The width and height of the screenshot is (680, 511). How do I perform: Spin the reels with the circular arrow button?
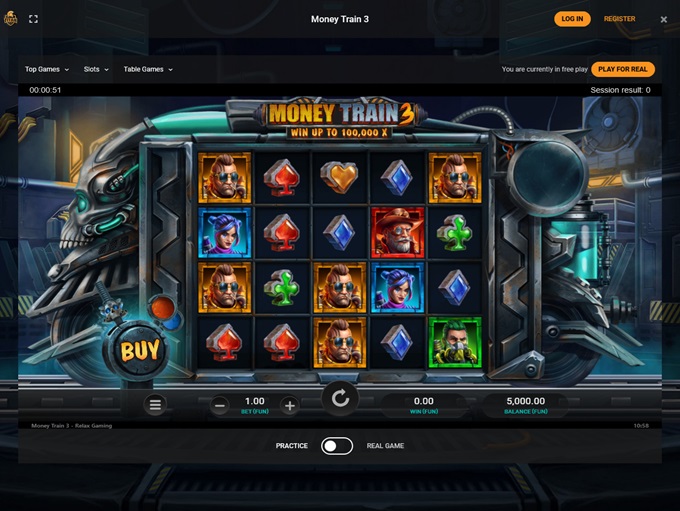click(x=340, y=399)
